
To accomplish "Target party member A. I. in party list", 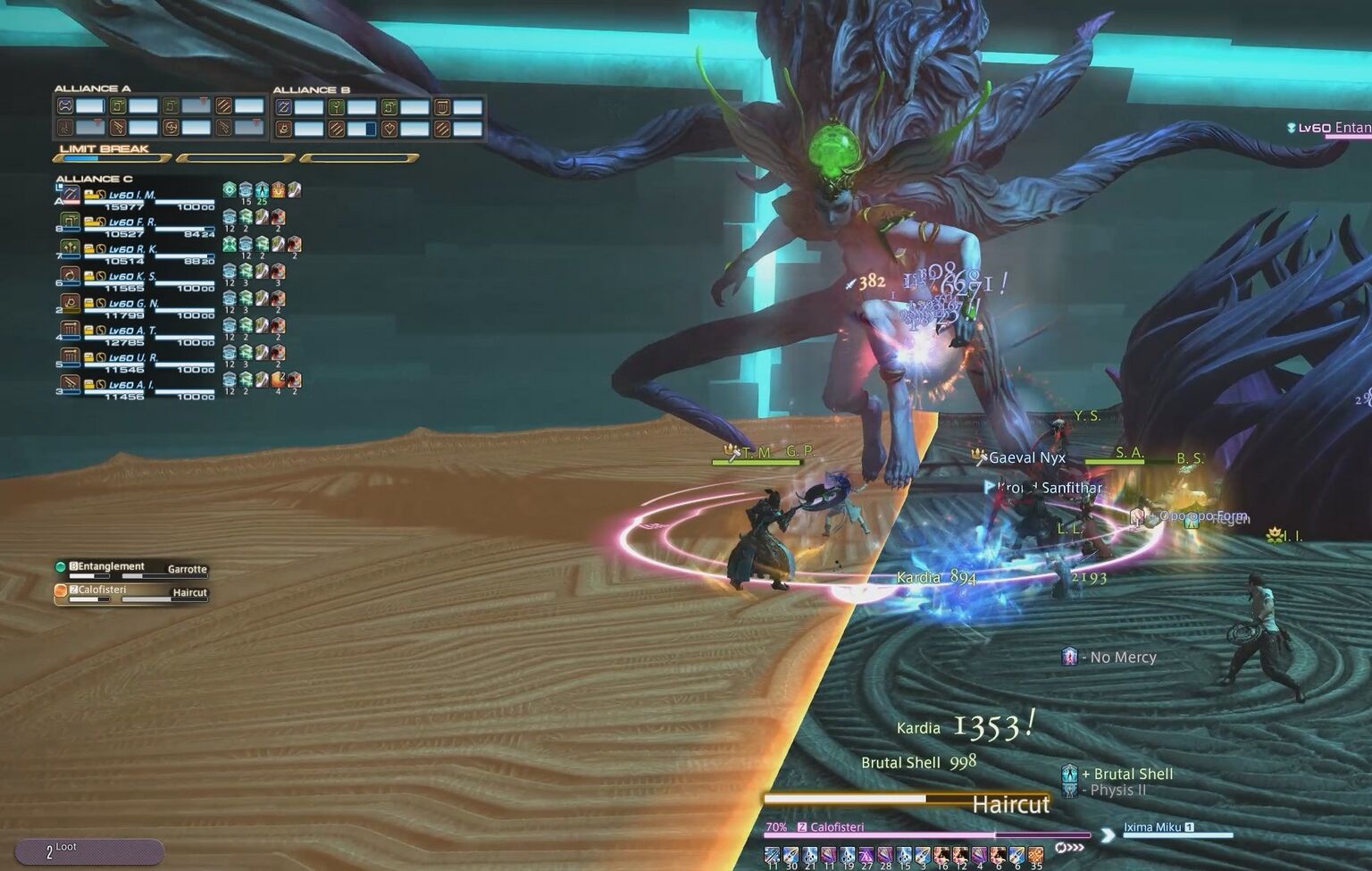I will [134, 385].
